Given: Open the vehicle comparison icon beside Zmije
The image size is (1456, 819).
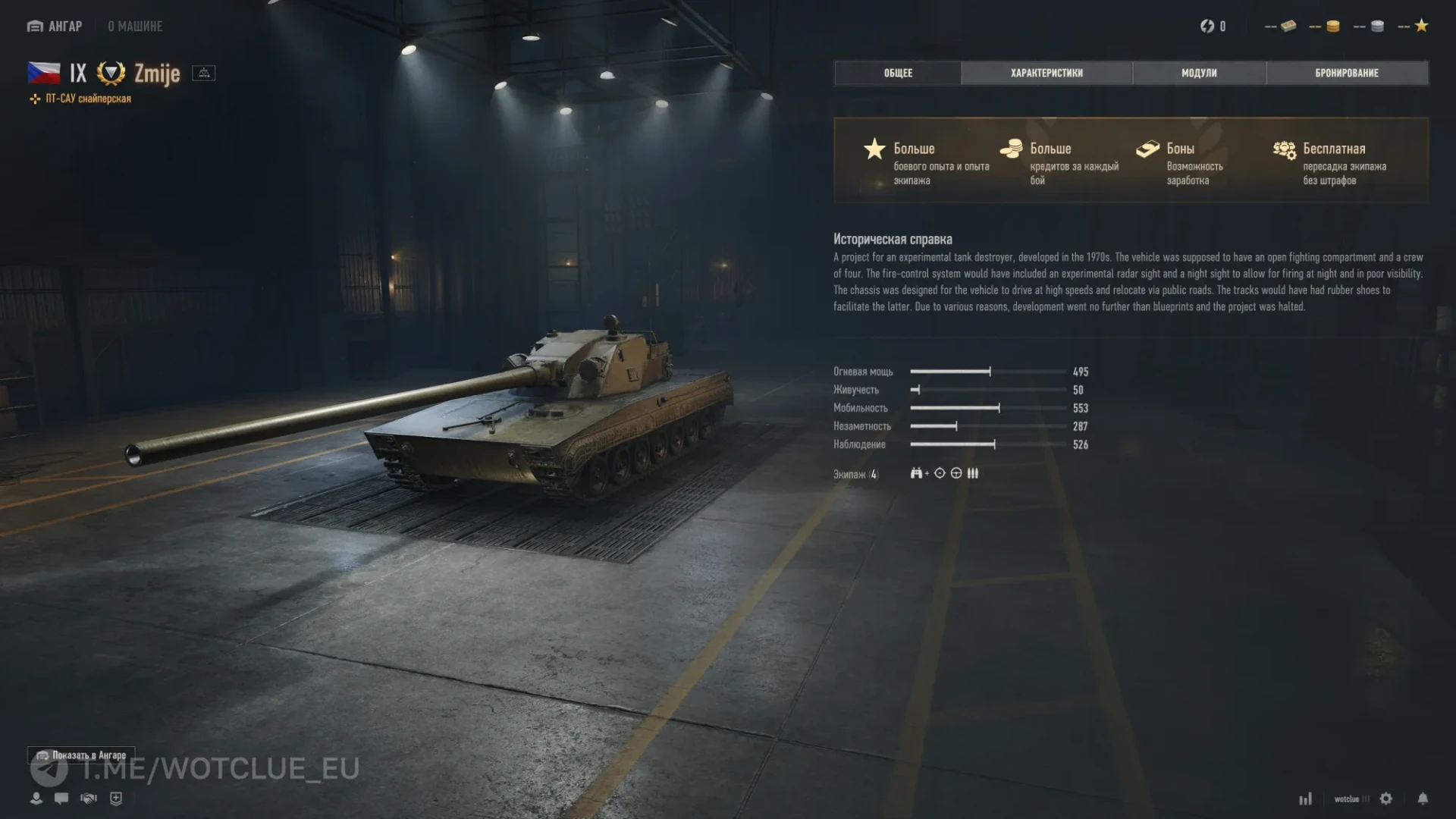Looking at the screenshot, I should tap(203, 74).
